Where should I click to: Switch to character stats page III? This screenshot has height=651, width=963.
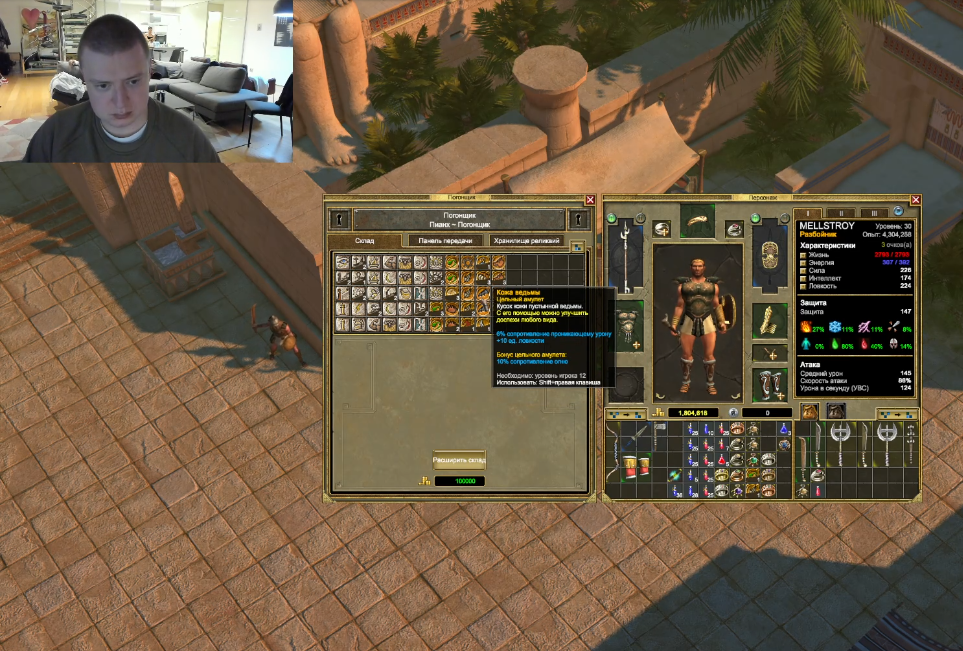click(873, 213)
